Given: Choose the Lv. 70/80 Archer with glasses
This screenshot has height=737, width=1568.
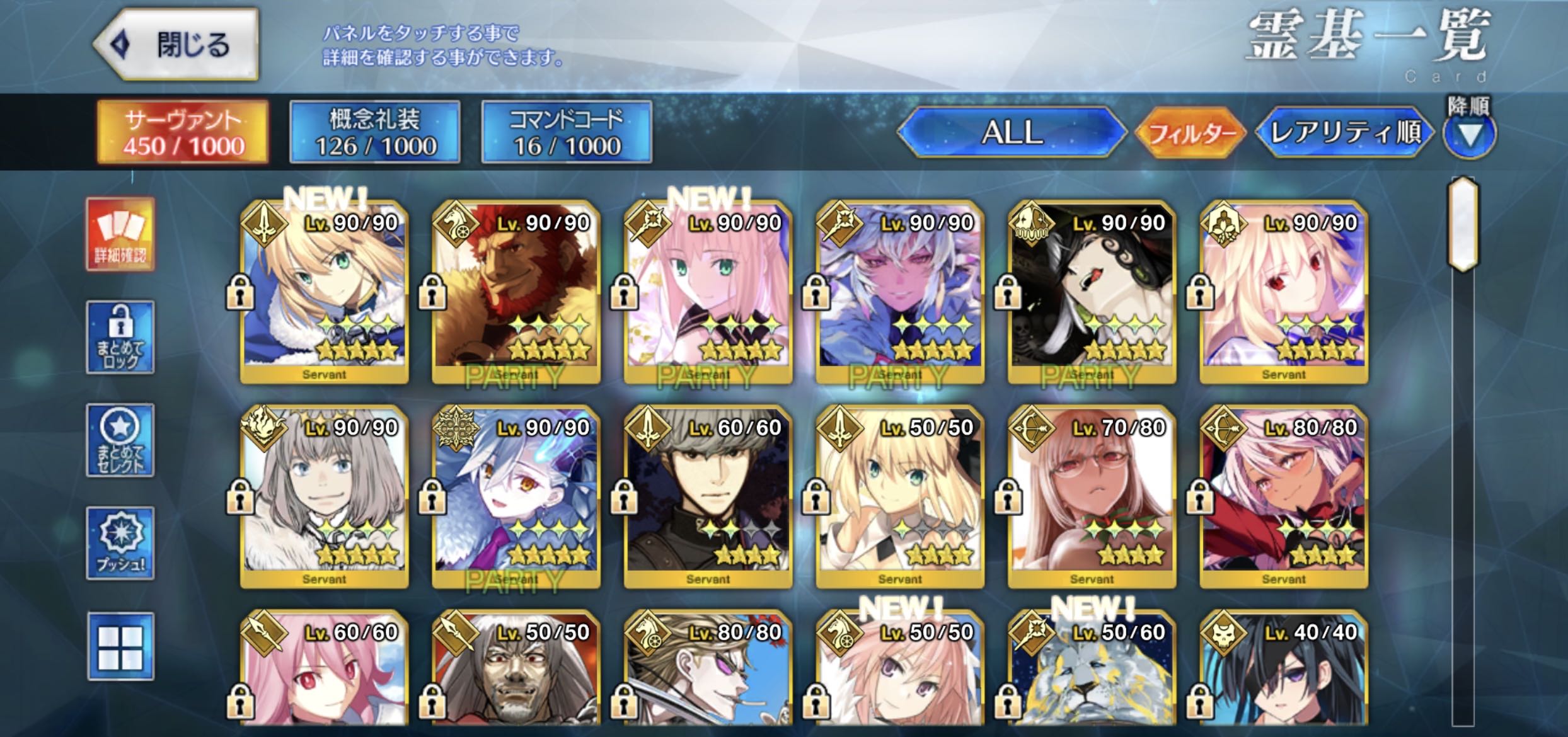Looking at the screenshot, I should pyautogui.click(x=1092, y=496).
